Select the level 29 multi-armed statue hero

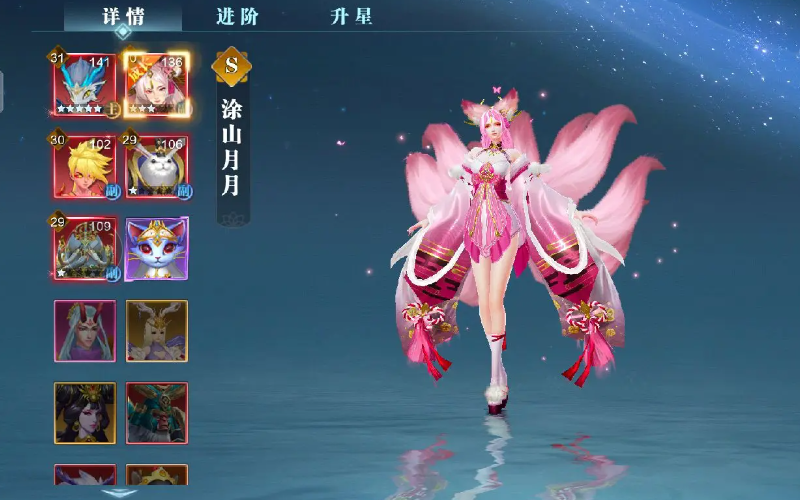click(x=84, y=248)
